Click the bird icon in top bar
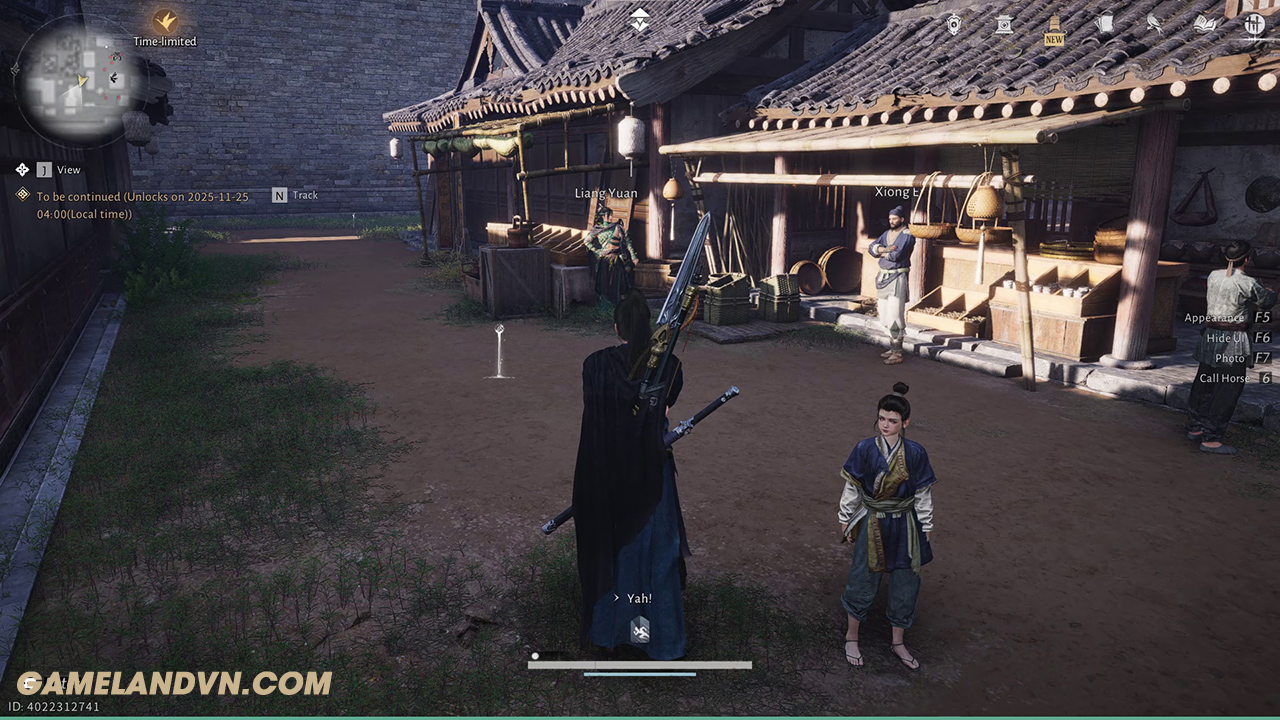Viewport: 1280px width, 720px height. (x=1154, y=25)
